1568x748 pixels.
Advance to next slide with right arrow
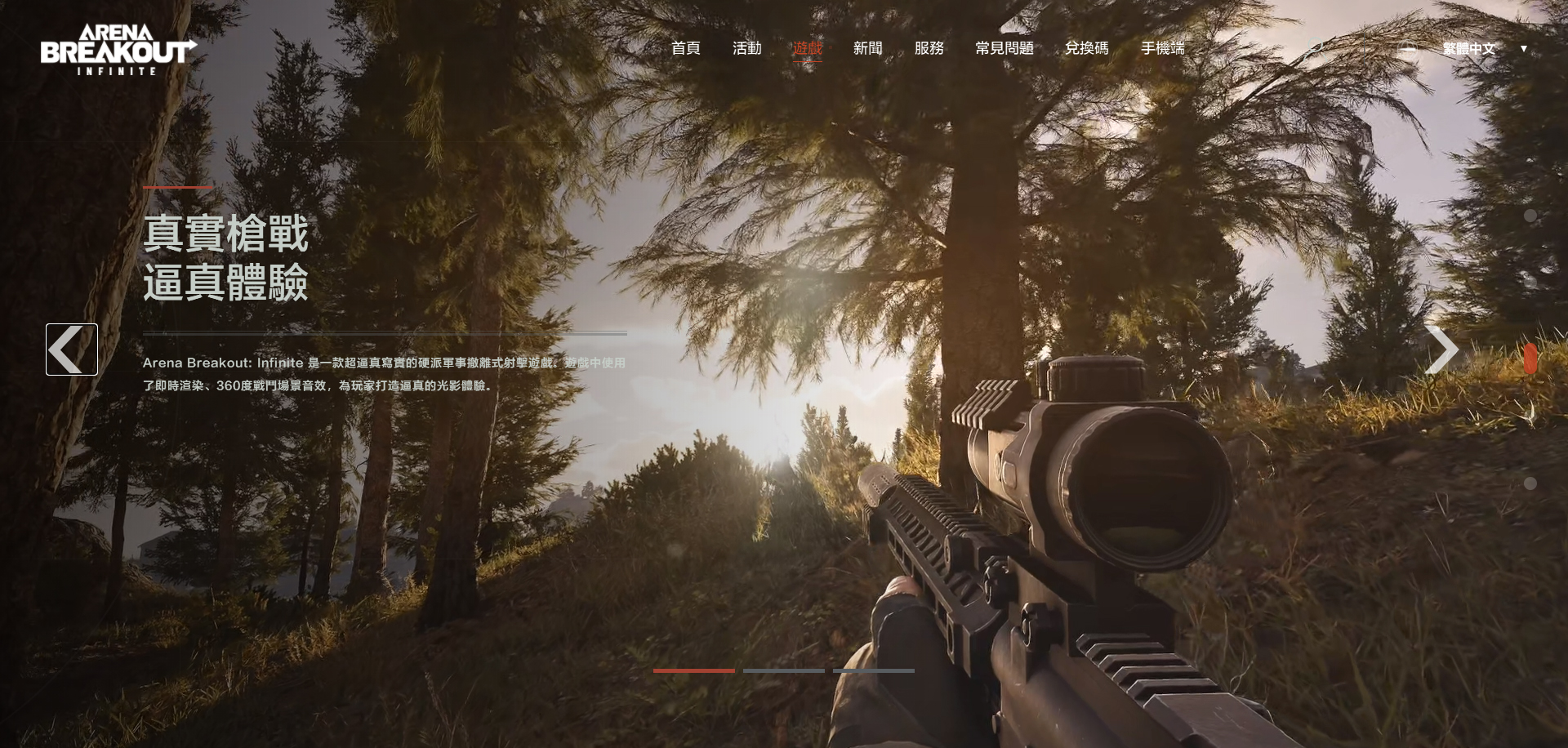point(1441,350)
